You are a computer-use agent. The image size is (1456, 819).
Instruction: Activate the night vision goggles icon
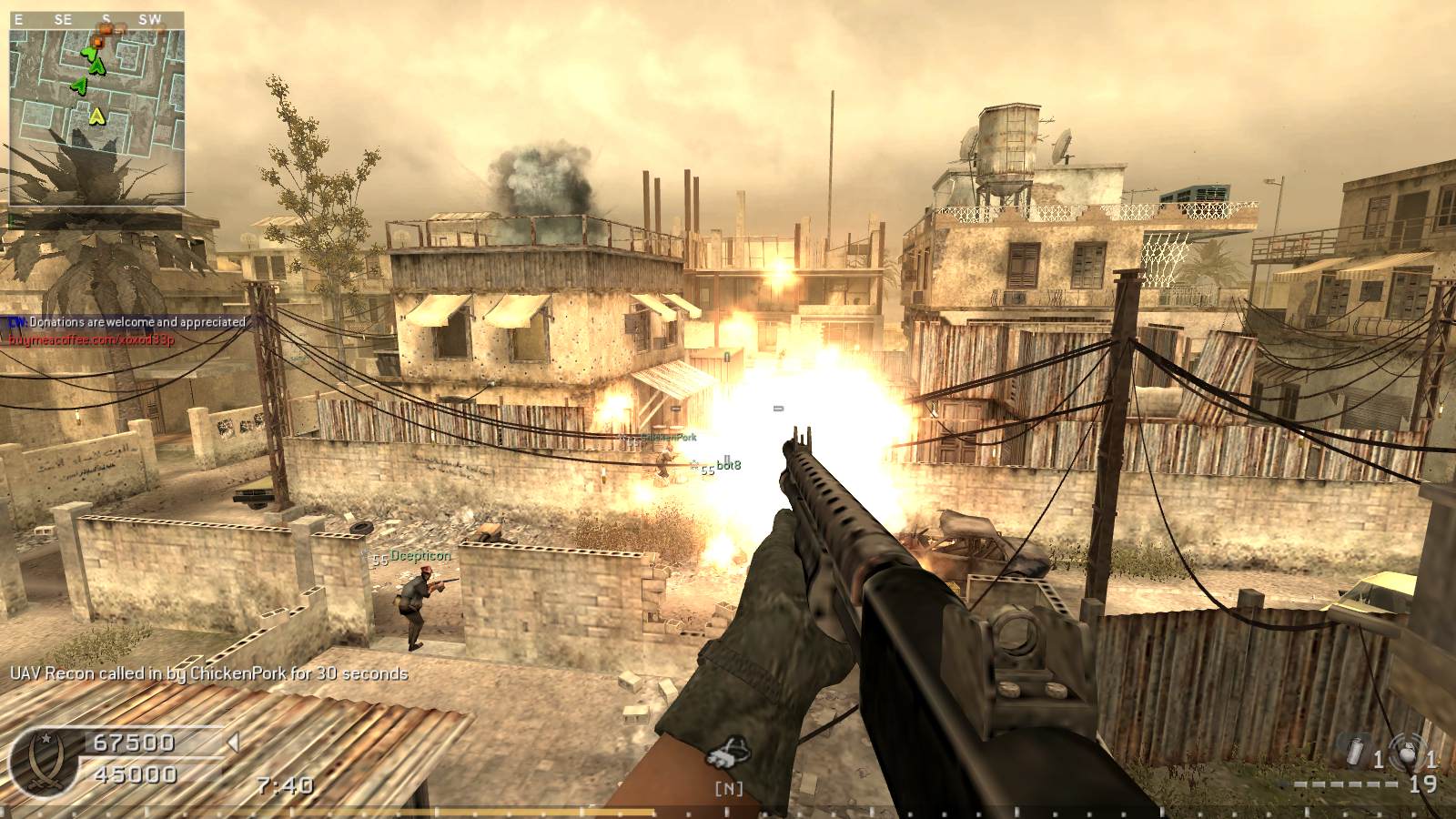pyautogui.click(x=729, y=757)
